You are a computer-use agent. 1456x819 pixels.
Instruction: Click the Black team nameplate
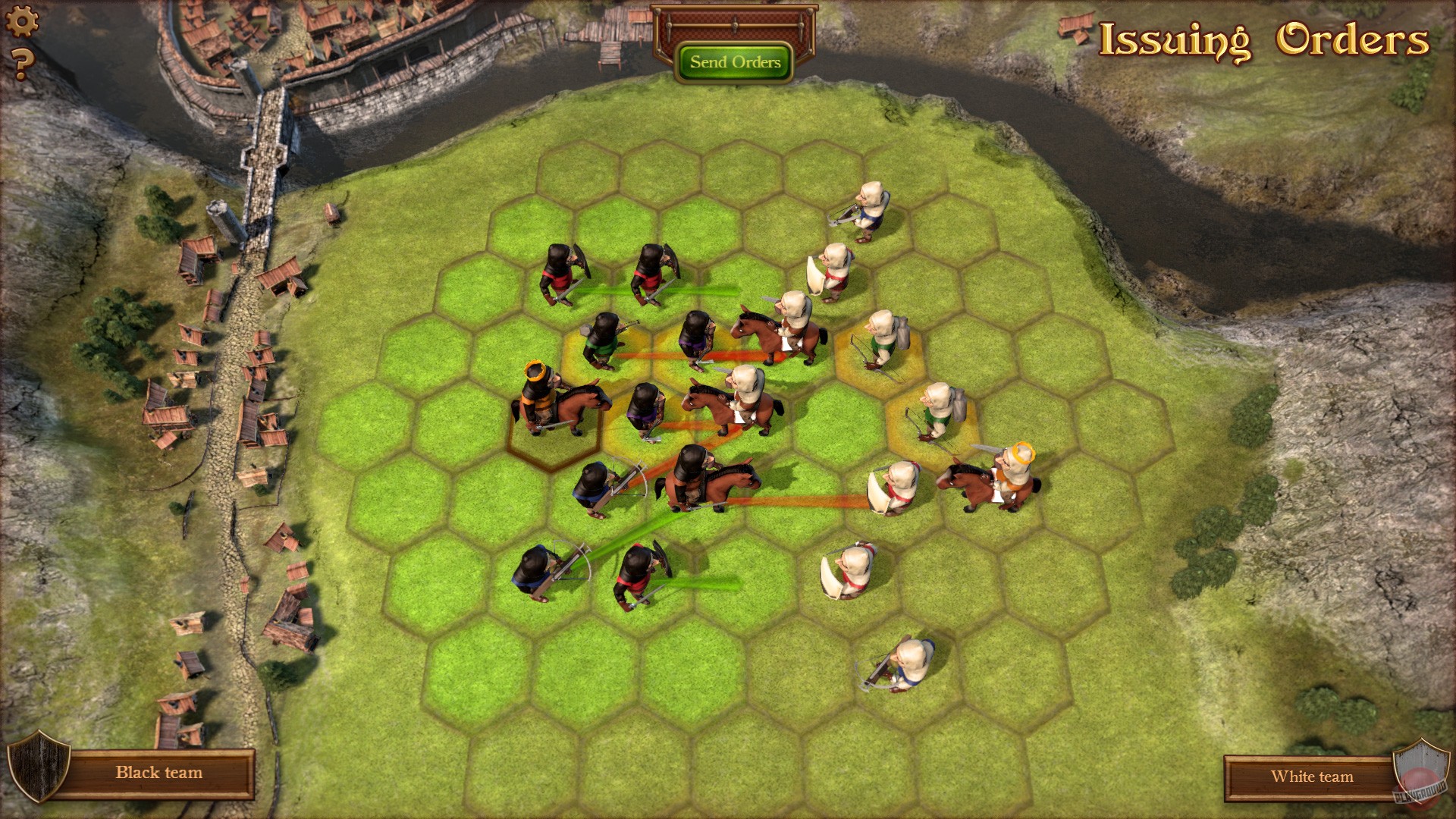click(159, 773)
